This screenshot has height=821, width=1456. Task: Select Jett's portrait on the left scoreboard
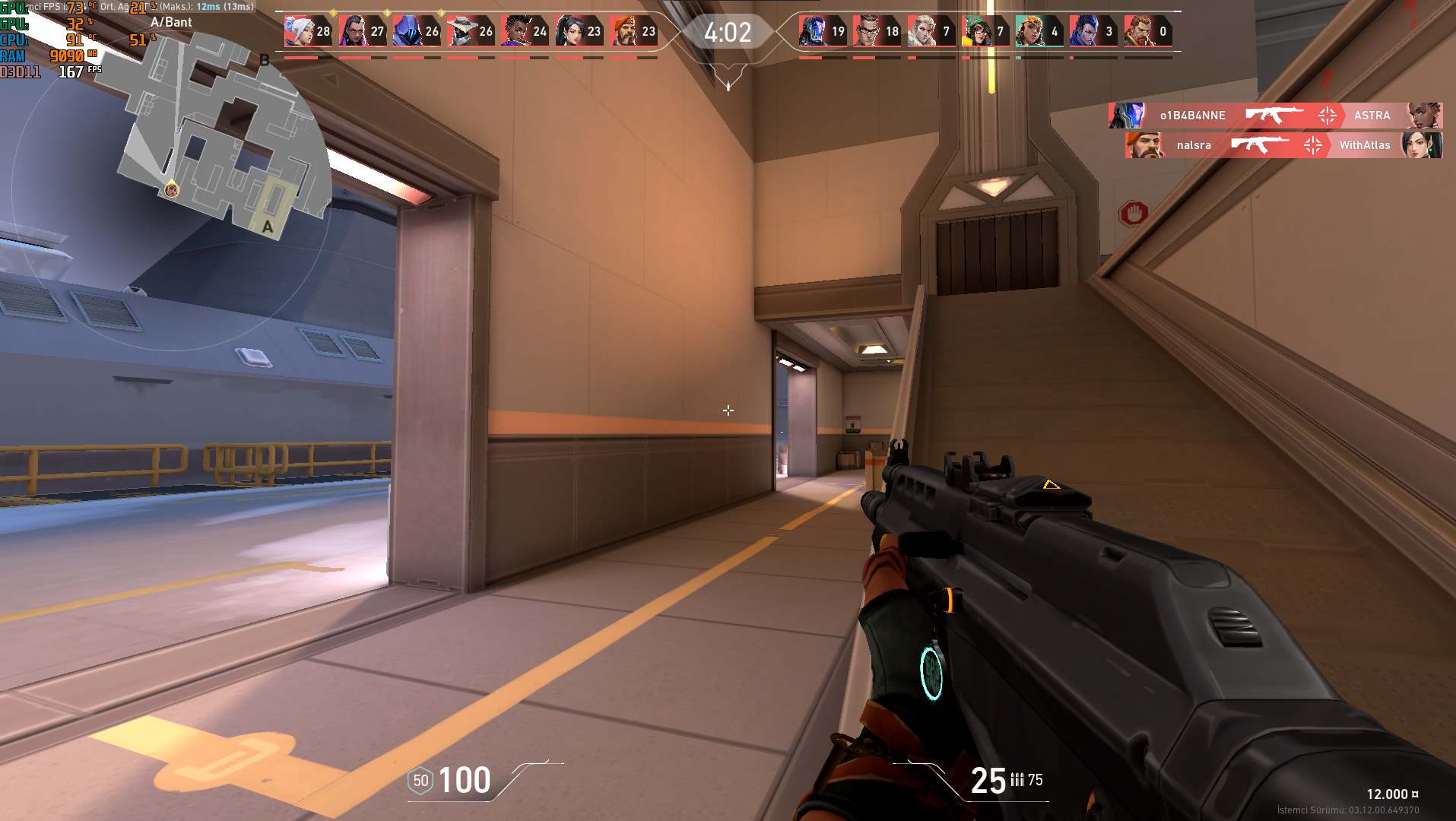pyautogui.click(x=297, y=30)
